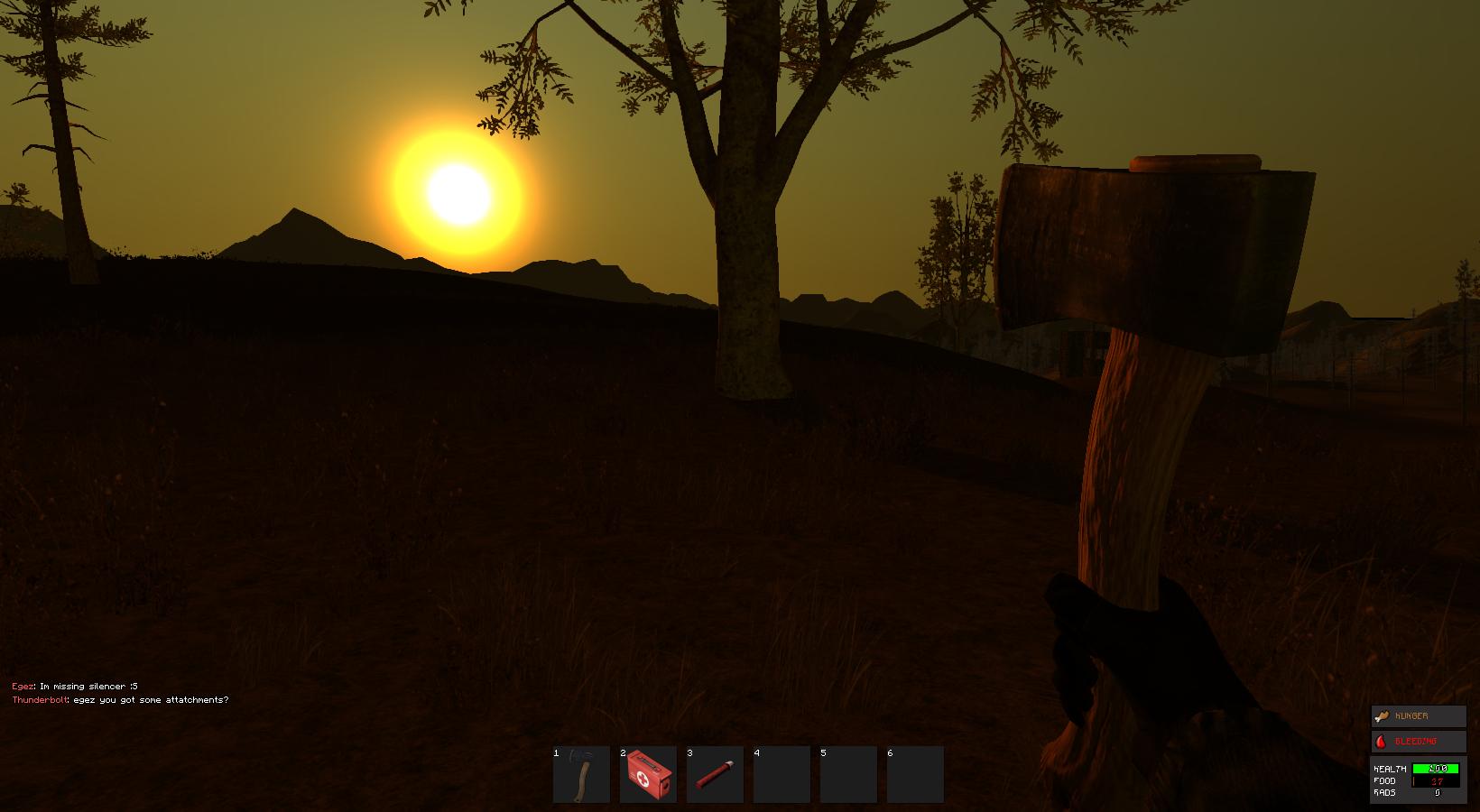Select the Flare in hotbar slot 3
The image size is (1480, 812).
pyautogui.click(x=715, y=774)
